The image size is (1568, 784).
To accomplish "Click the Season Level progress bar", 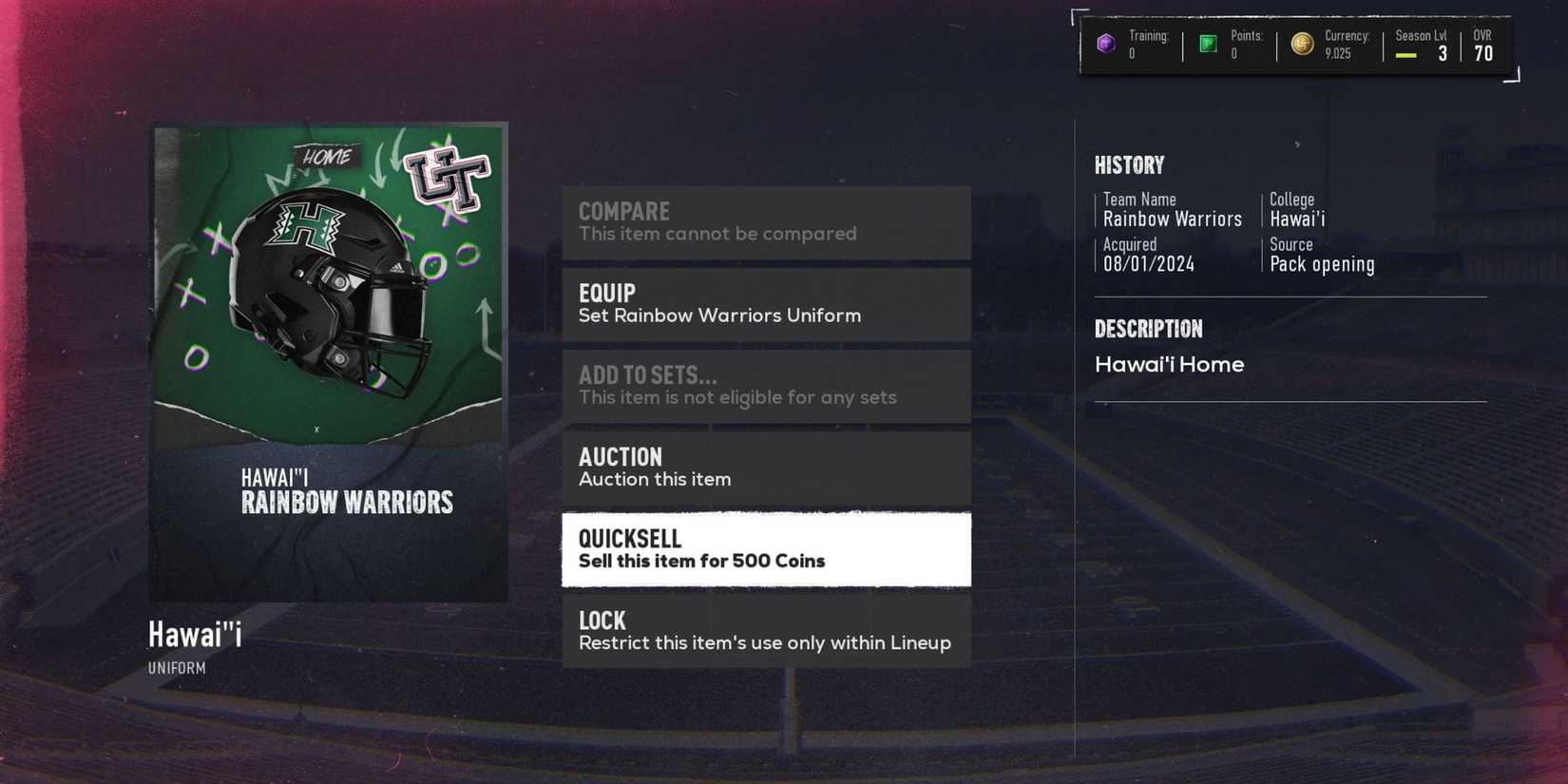I will point(1408,55).
